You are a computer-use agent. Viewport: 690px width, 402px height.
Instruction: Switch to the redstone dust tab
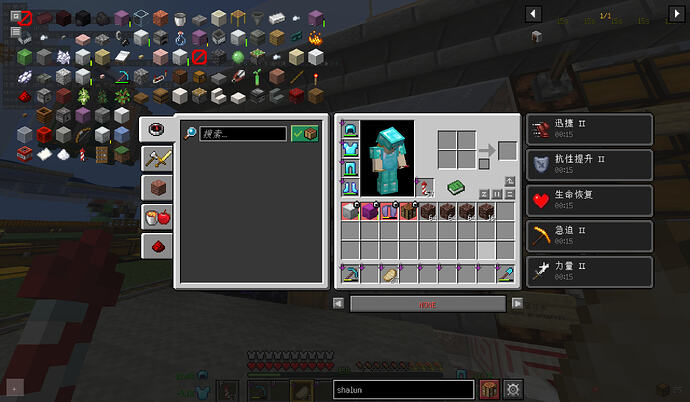(x=155, y=245)
